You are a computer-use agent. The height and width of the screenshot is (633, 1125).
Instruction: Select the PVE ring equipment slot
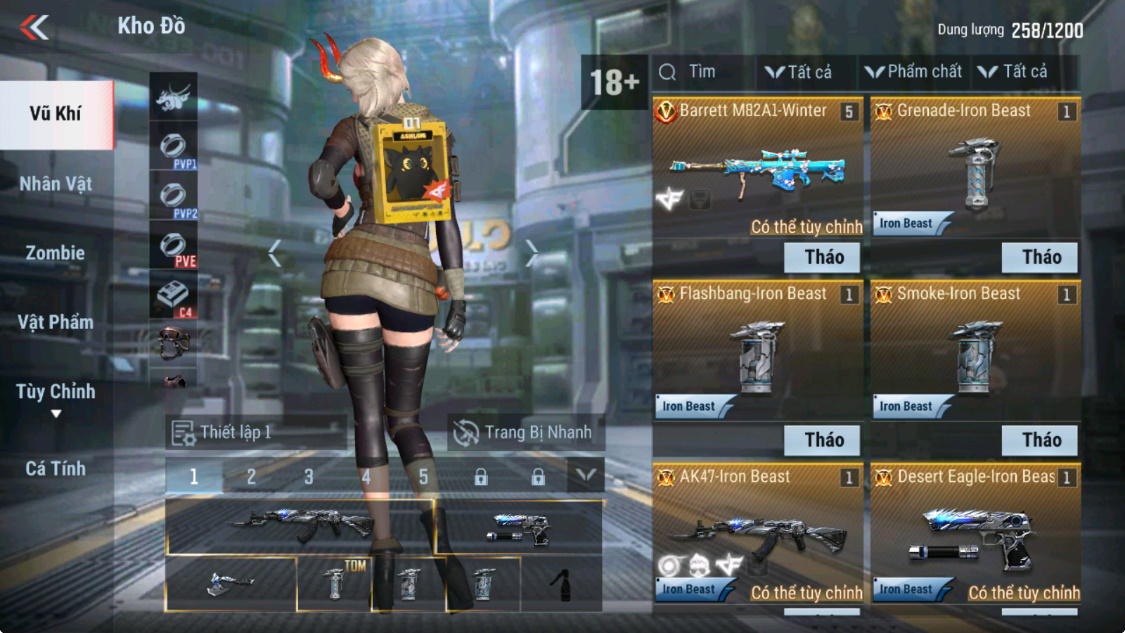pos(173,246)
